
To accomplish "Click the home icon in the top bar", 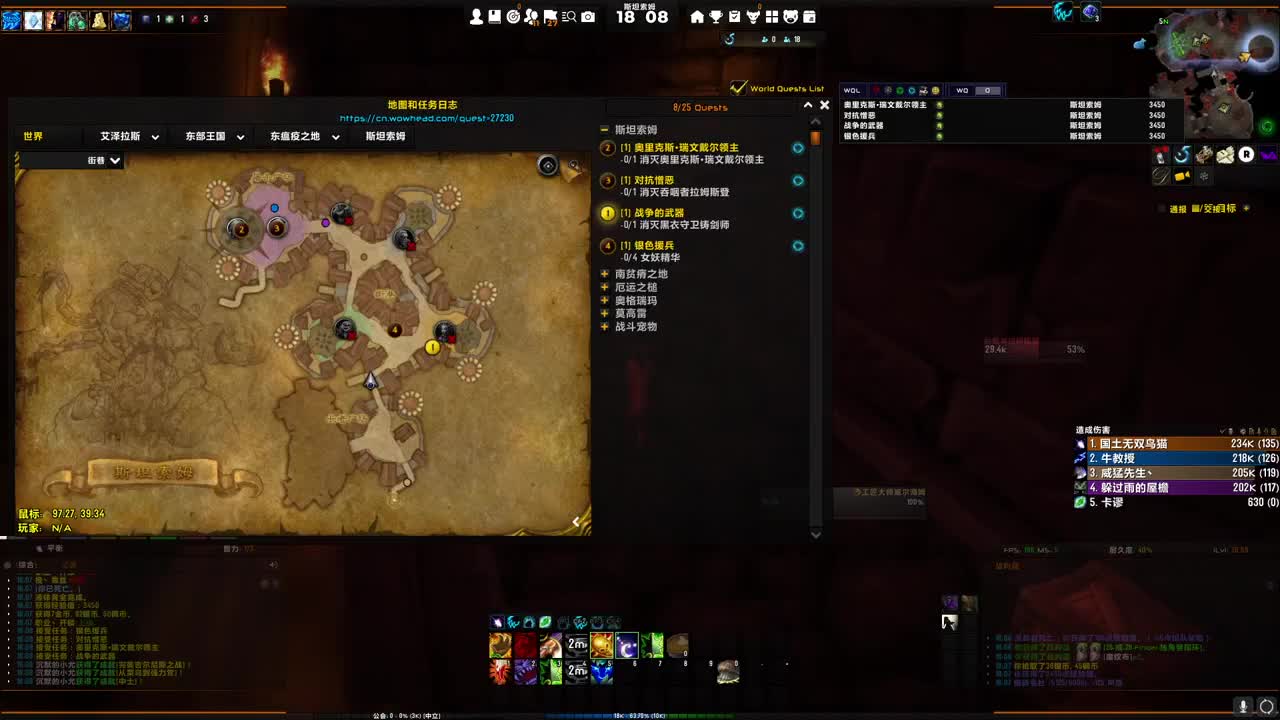I will tap(698, 16).
